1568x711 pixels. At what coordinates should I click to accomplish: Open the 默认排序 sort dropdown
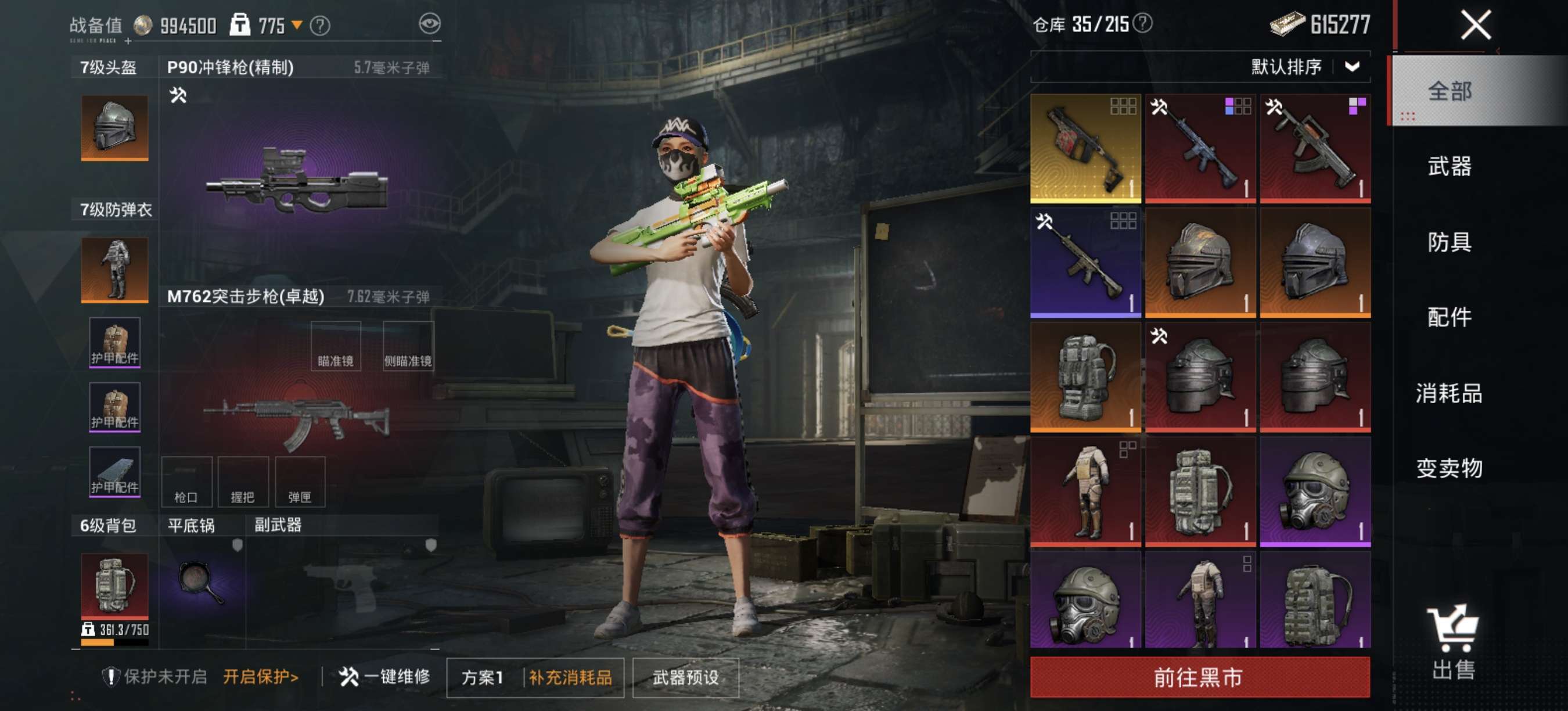point(1304,66)
